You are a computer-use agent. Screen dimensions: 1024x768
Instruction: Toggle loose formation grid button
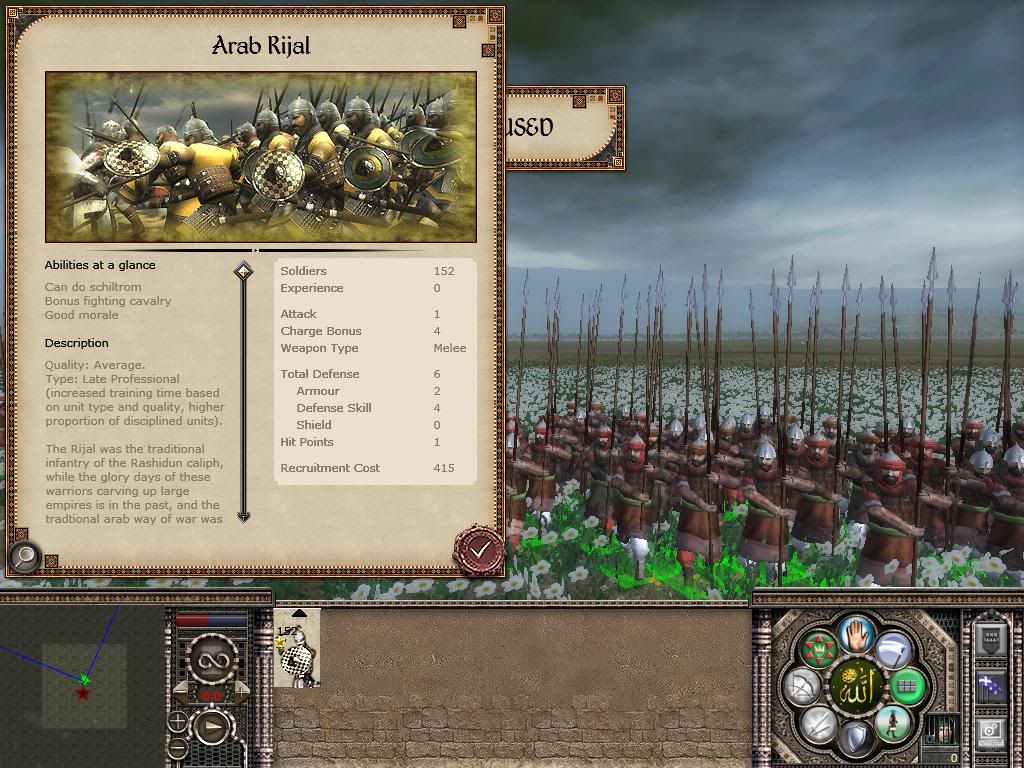click(x=908, y=687)
